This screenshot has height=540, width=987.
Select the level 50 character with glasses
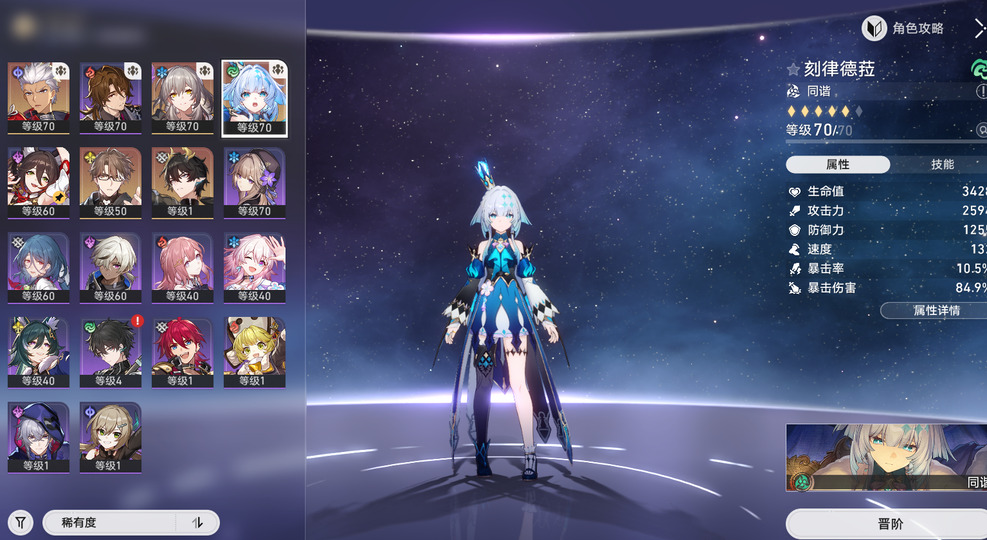tap(110, 182)
